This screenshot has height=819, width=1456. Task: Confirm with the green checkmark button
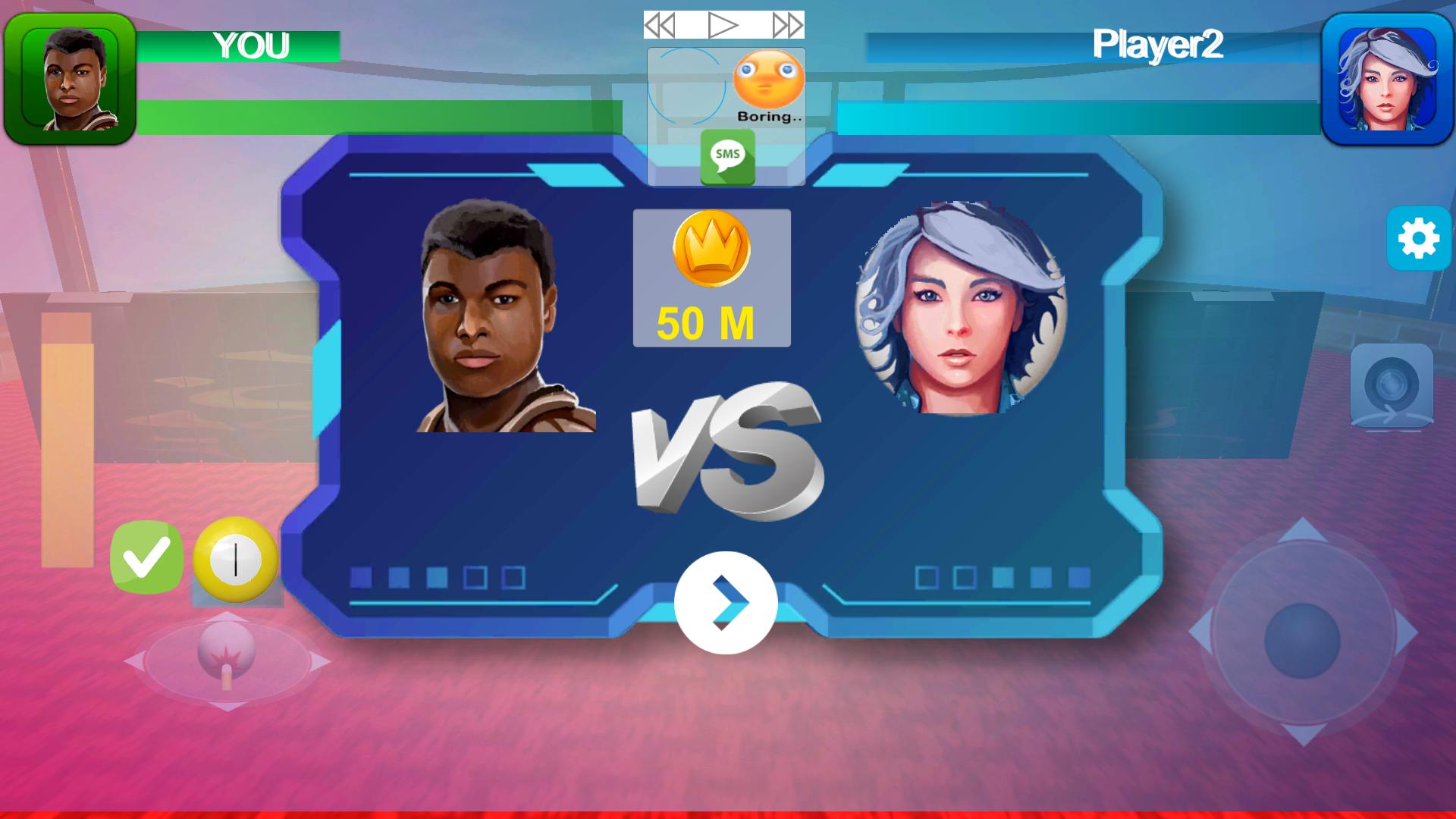pos(146,557)
